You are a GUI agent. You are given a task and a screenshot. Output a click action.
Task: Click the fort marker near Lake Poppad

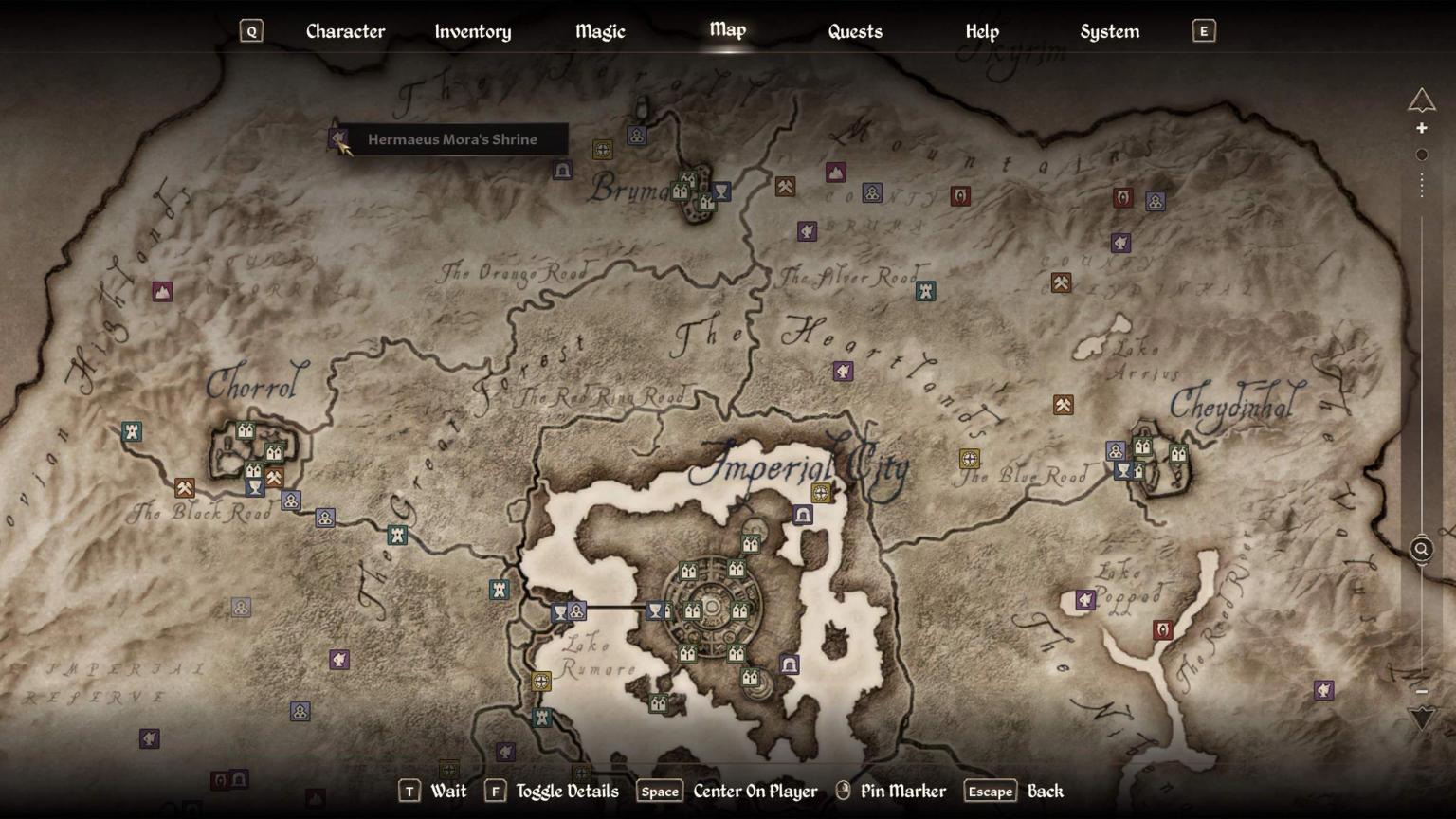click(x=1163, y=629)
